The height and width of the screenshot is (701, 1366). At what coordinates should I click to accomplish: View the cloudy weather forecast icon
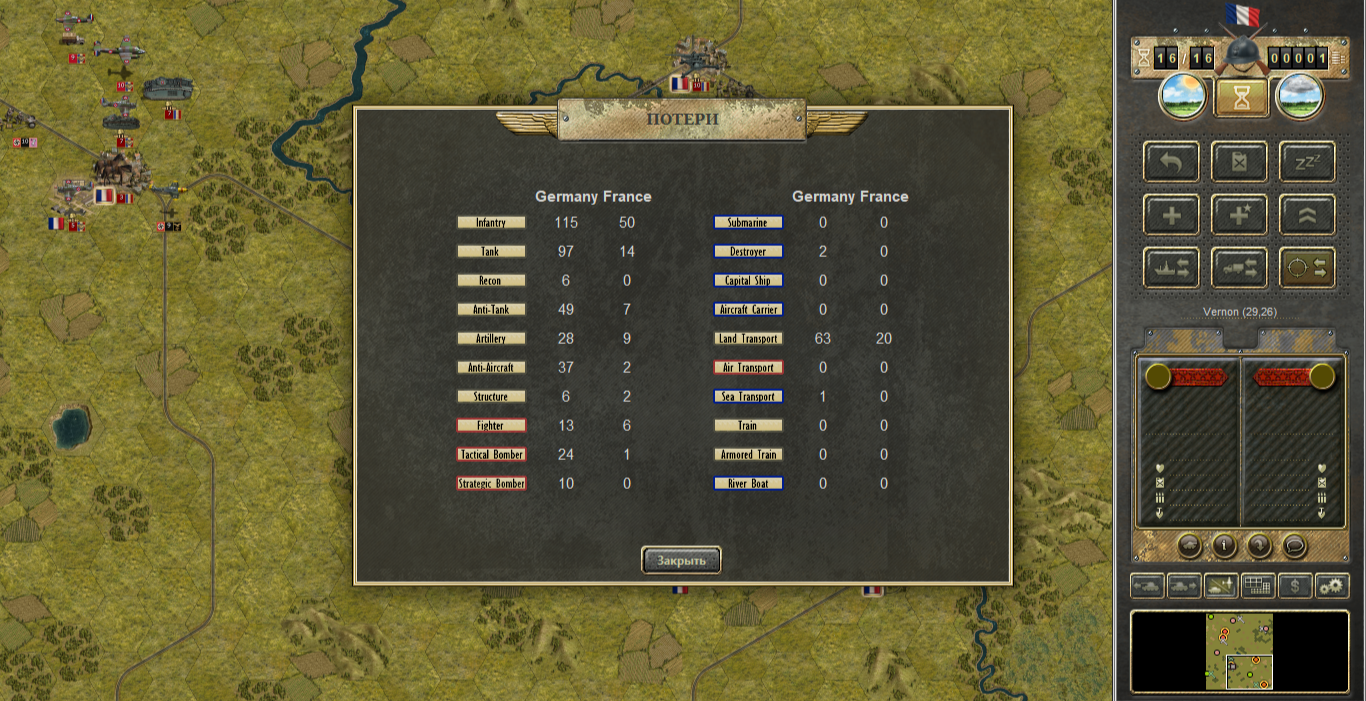pyautogui.click(x=1300, y=97)
